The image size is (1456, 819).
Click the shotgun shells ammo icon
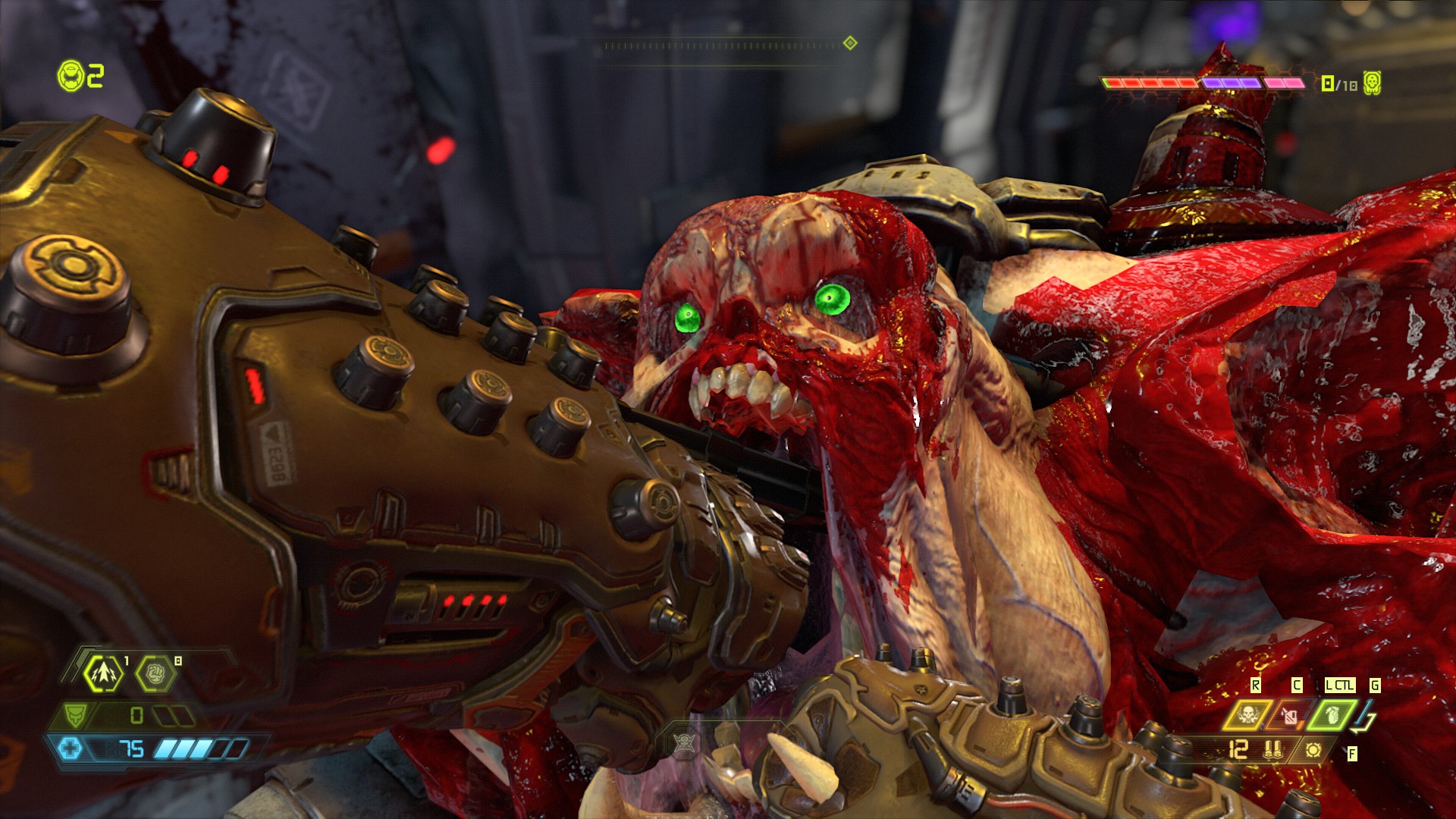(1272, 751)
